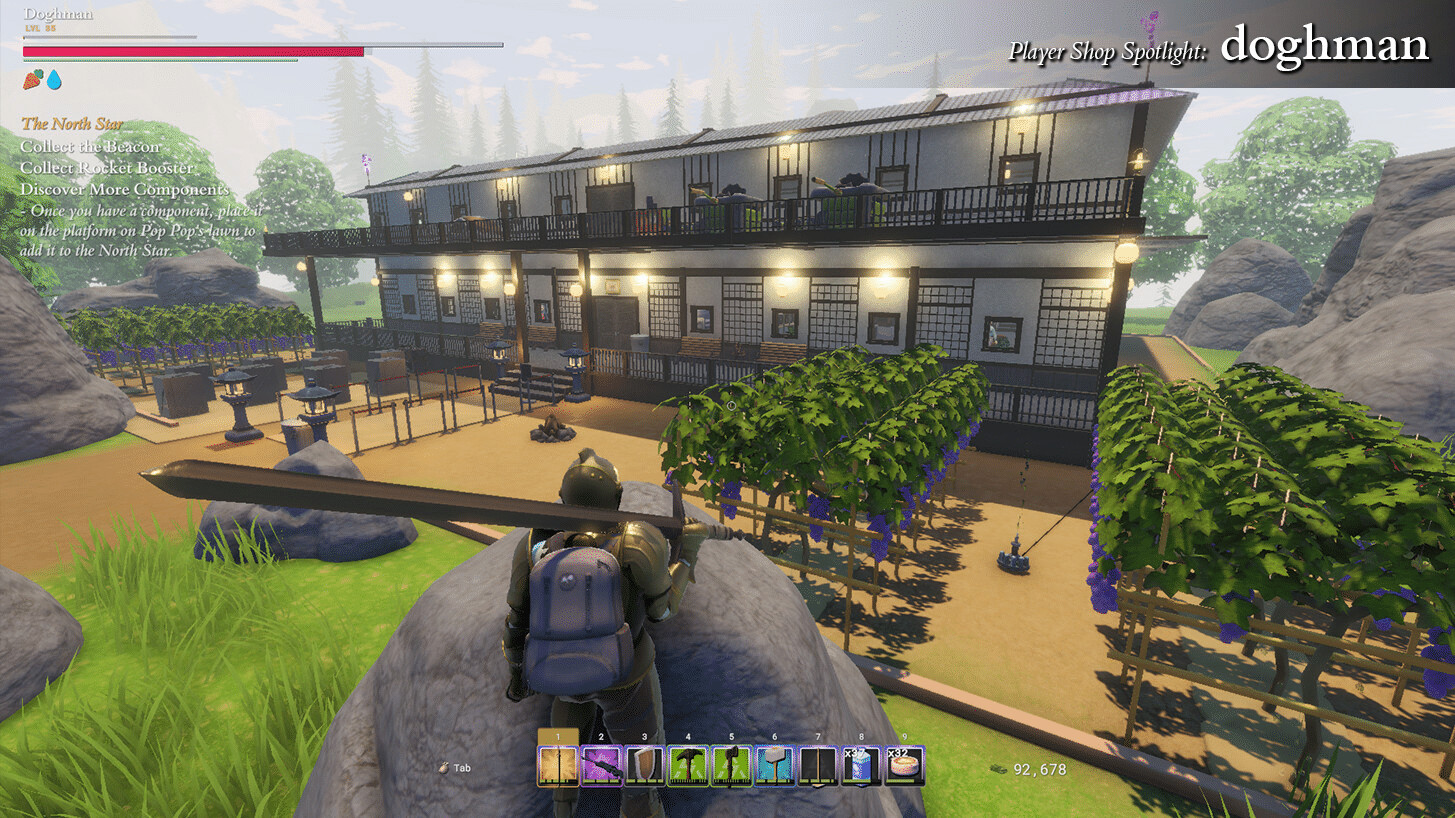Click the Collect Rocket Booster objective
The width and height of the screenshot is (1455, 818).
(x=107, y=168)
